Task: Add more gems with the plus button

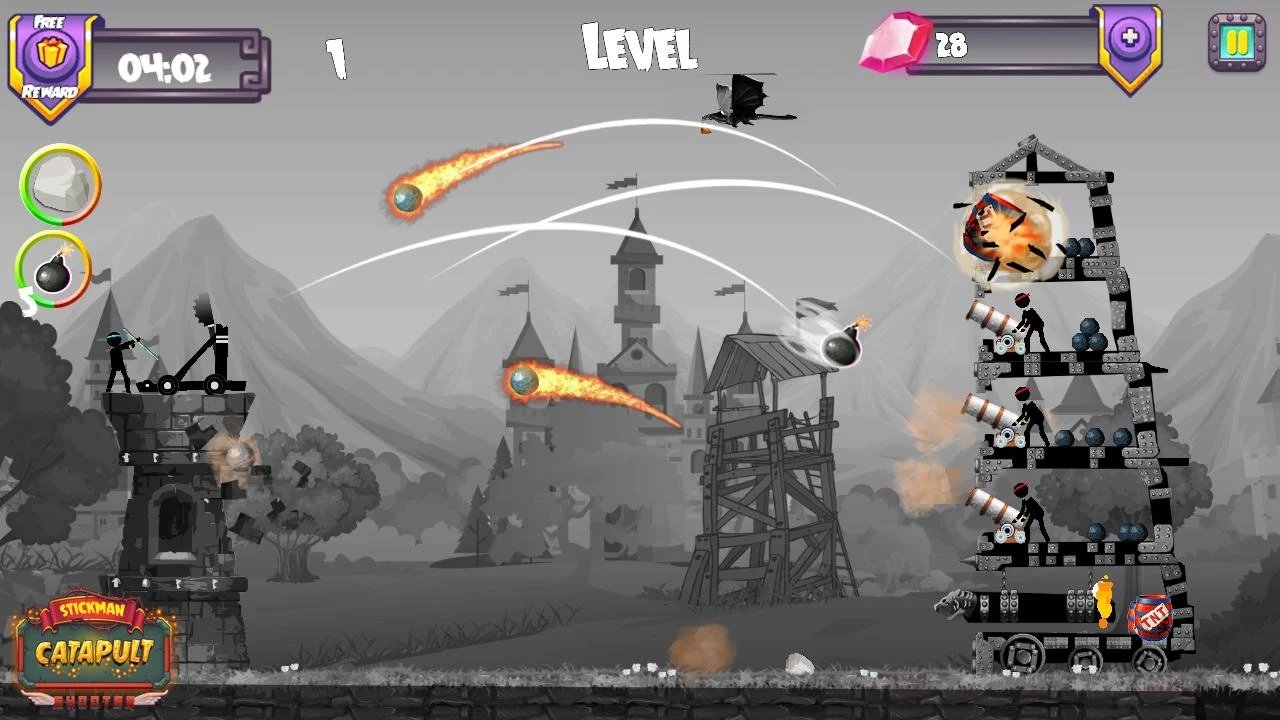Action: pyautogui.click(x=1130, y=40)
